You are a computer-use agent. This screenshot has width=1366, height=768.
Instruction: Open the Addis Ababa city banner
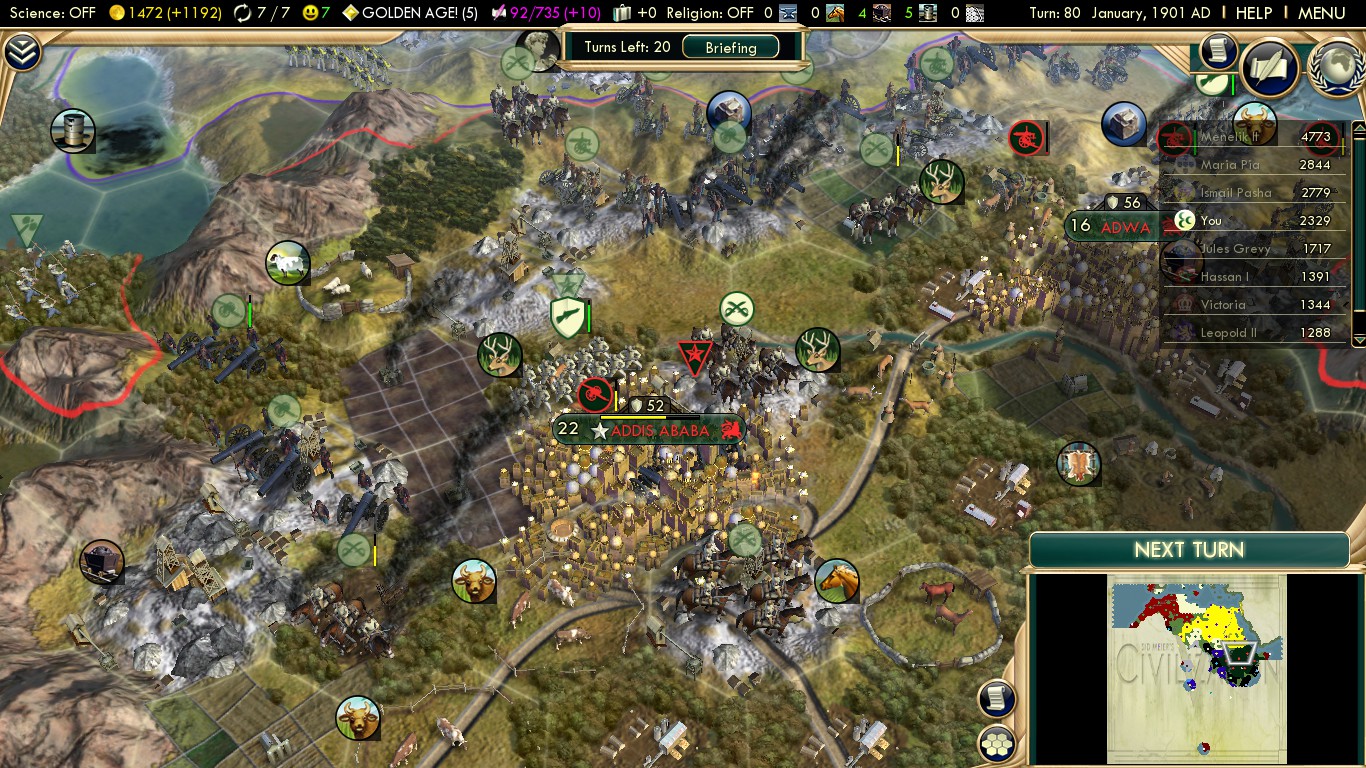click(x=658, y=430)
